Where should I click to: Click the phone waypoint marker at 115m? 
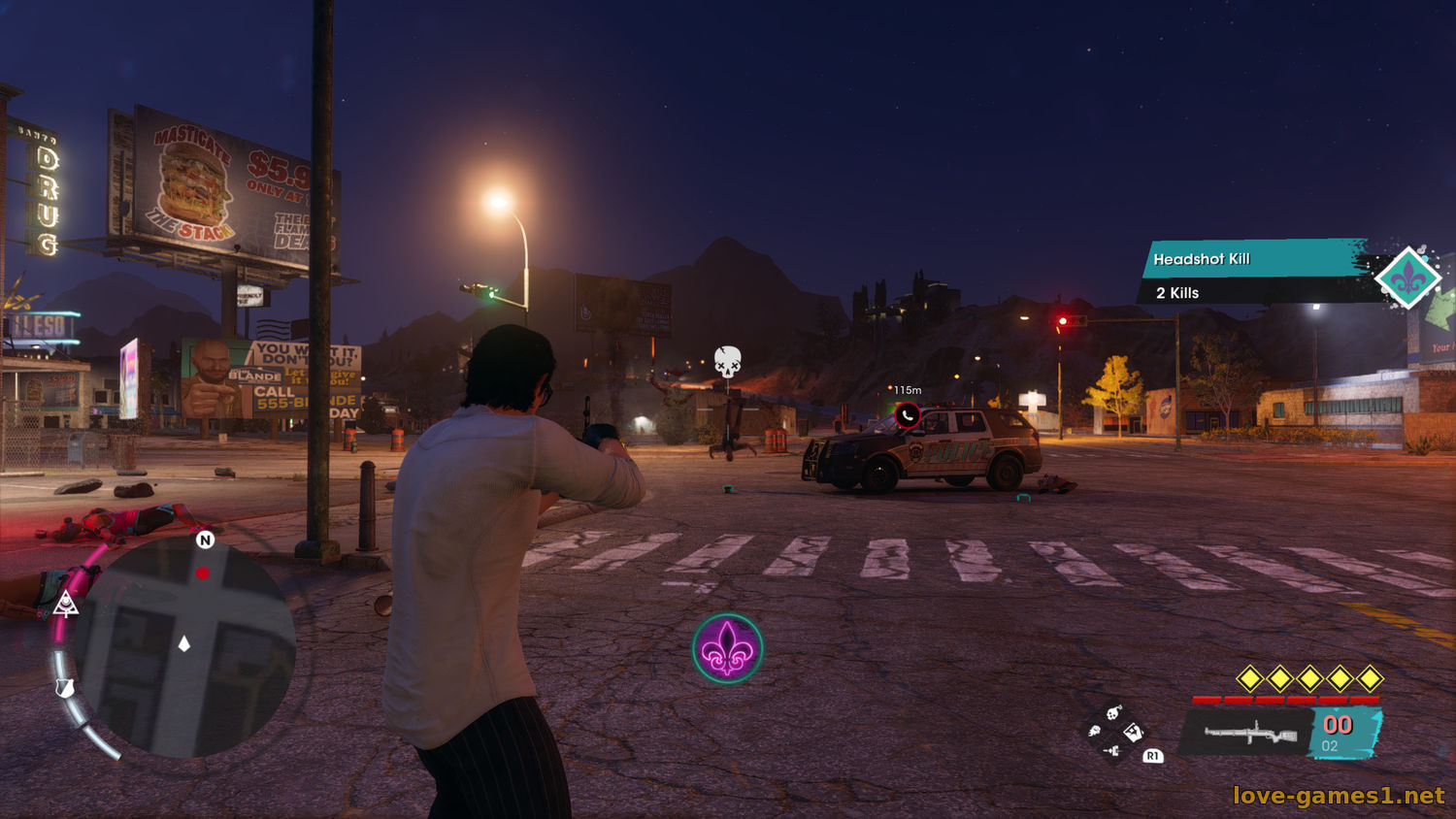[x=907, y=415]
